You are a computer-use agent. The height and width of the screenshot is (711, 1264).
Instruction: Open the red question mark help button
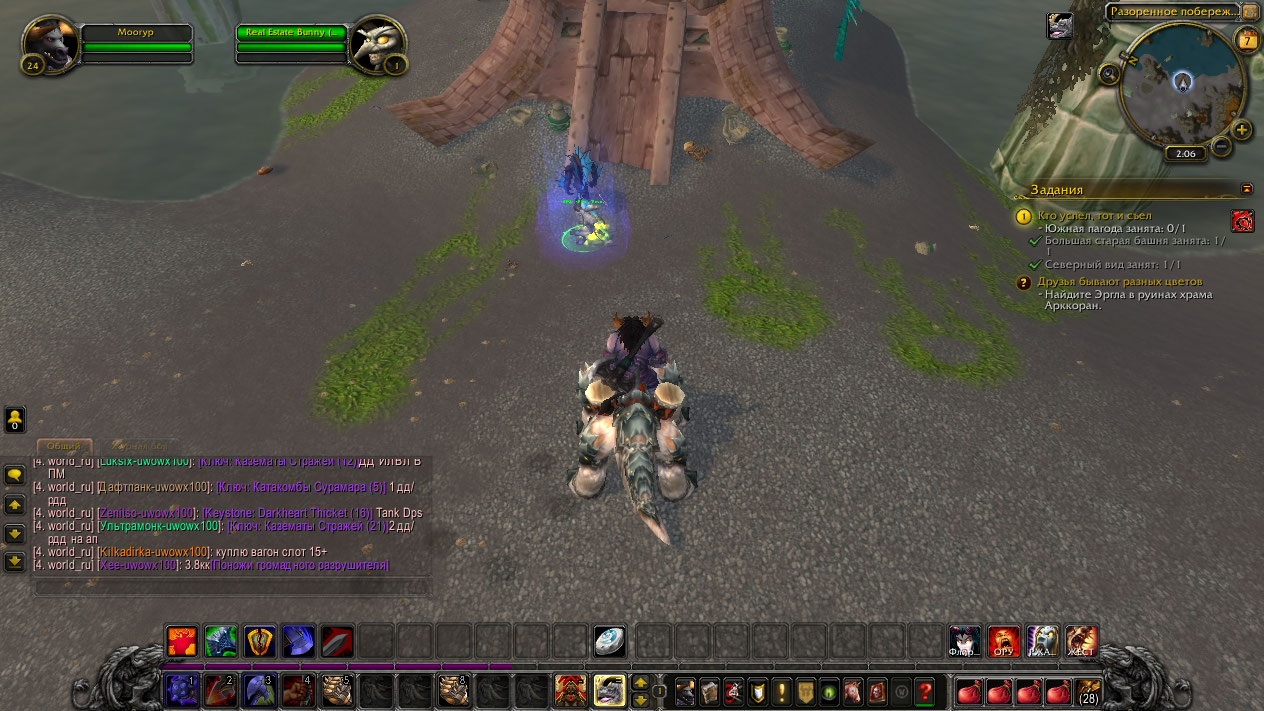[924, 690]
